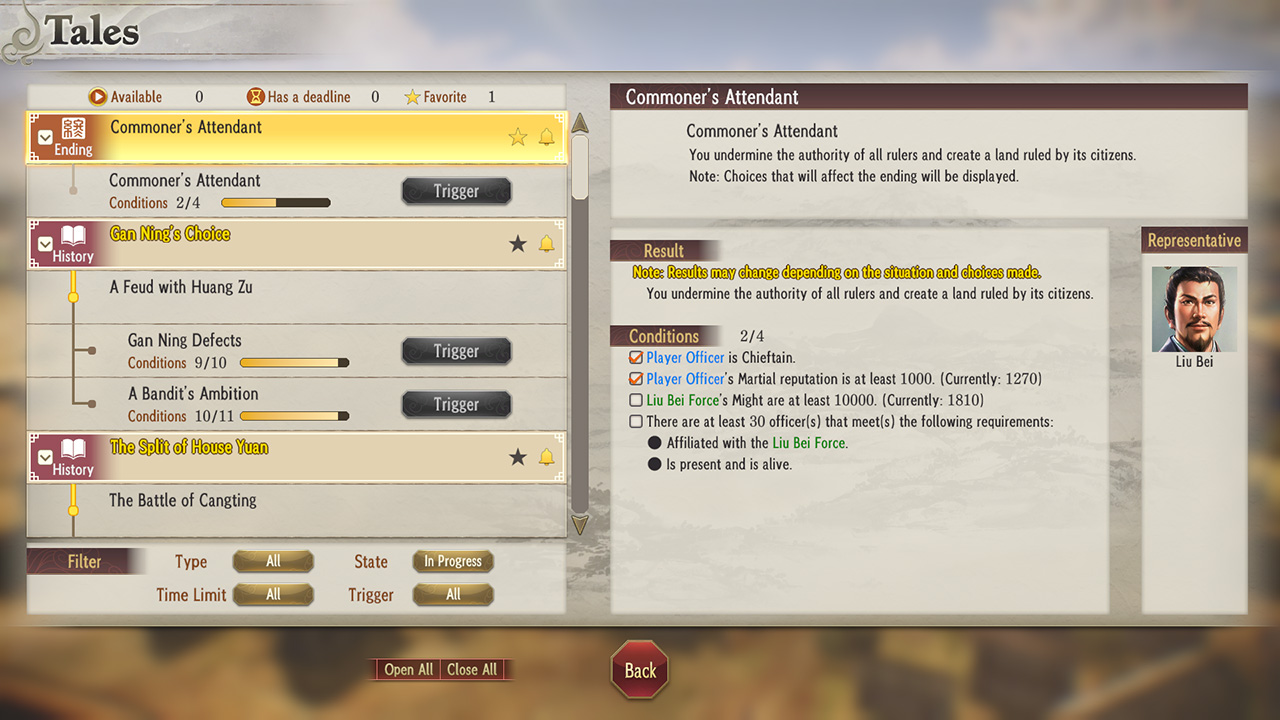Click the bell on The Split of House Yuan
This screenshot has height=720, width=1280.
pos(547,456)
